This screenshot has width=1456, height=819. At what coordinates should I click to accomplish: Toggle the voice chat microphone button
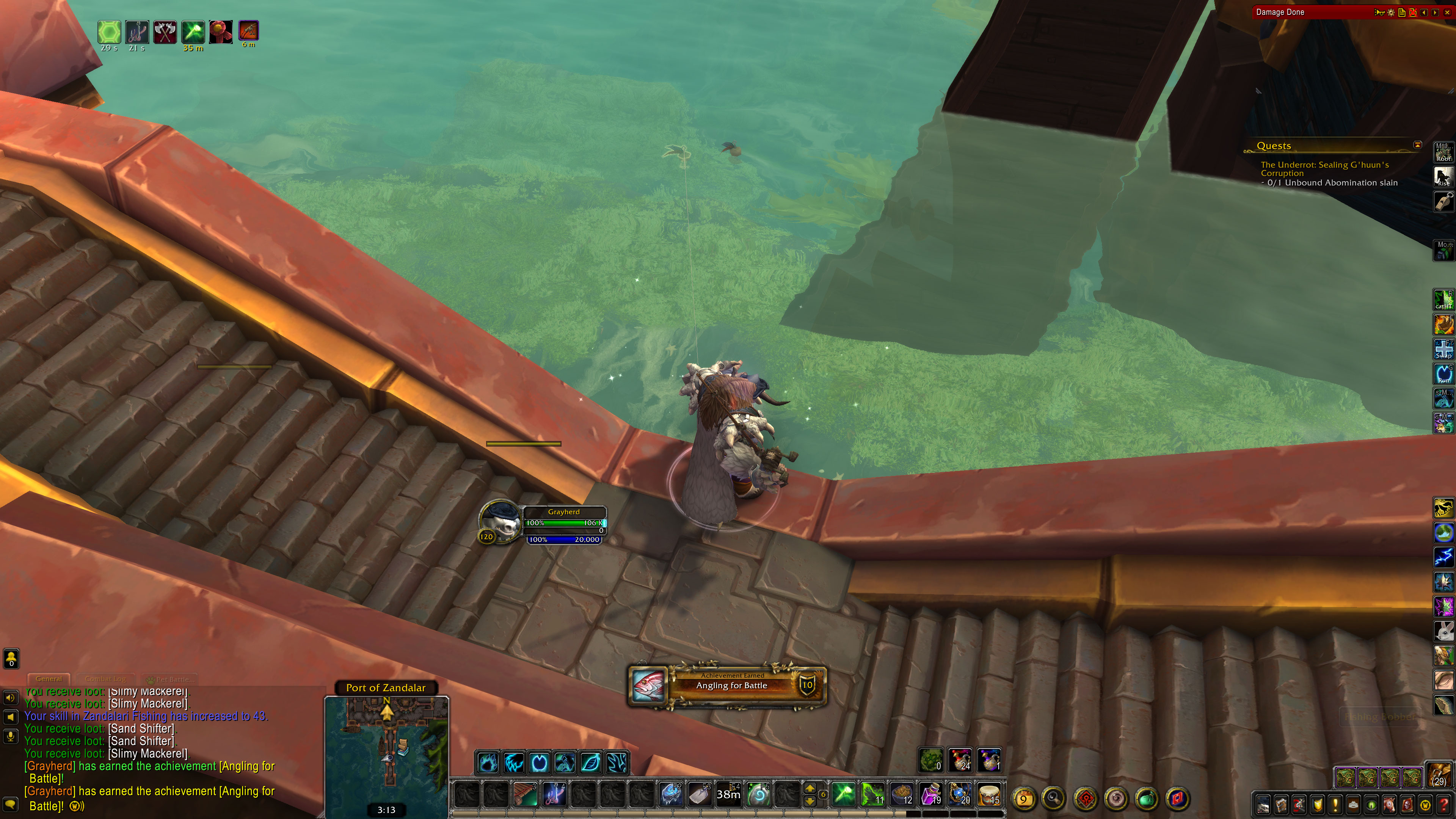coord(10,735)
